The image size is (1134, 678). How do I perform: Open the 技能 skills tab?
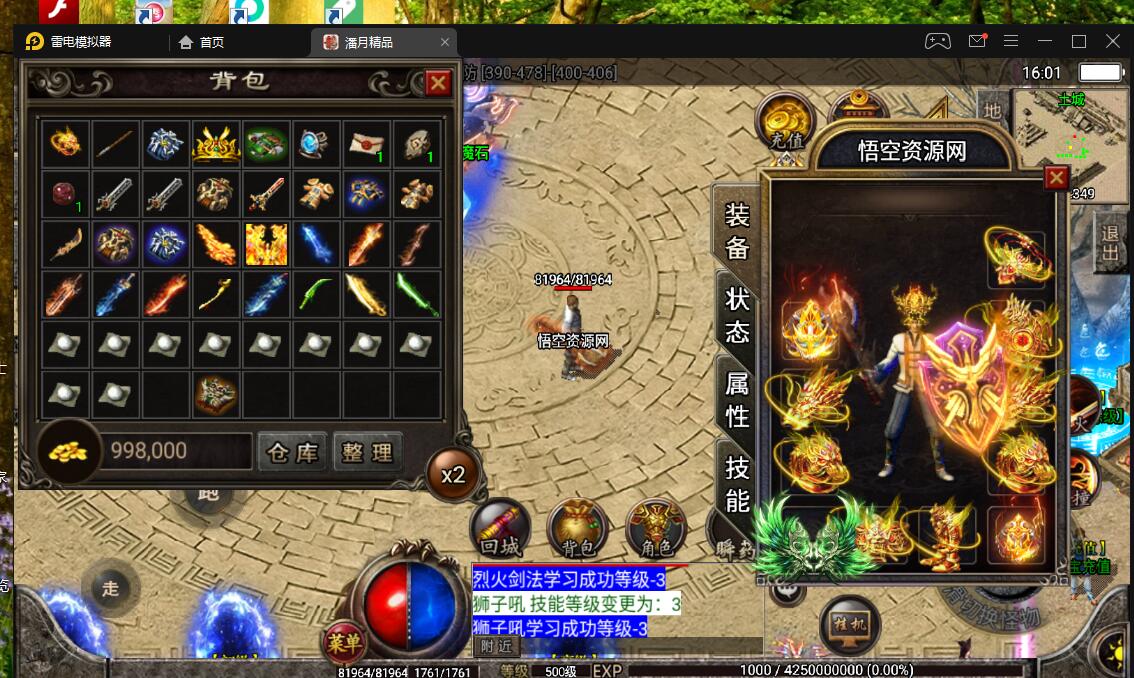738,484
